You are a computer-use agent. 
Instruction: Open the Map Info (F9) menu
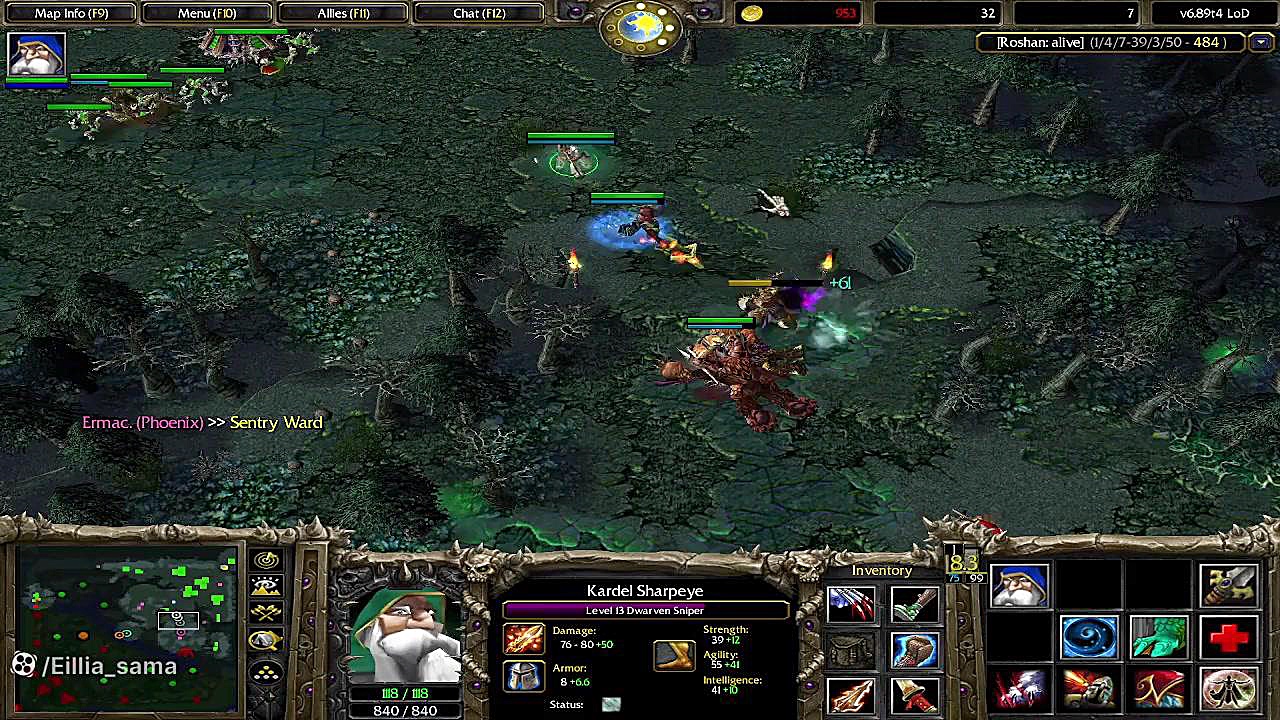[71, 13]
